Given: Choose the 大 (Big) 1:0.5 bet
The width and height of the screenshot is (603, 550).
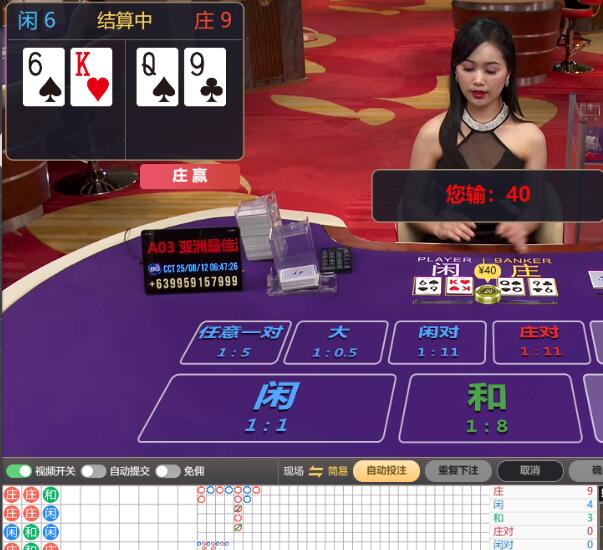Looking at the screenshot, I should pyautogui.click(x=335, y=341).
